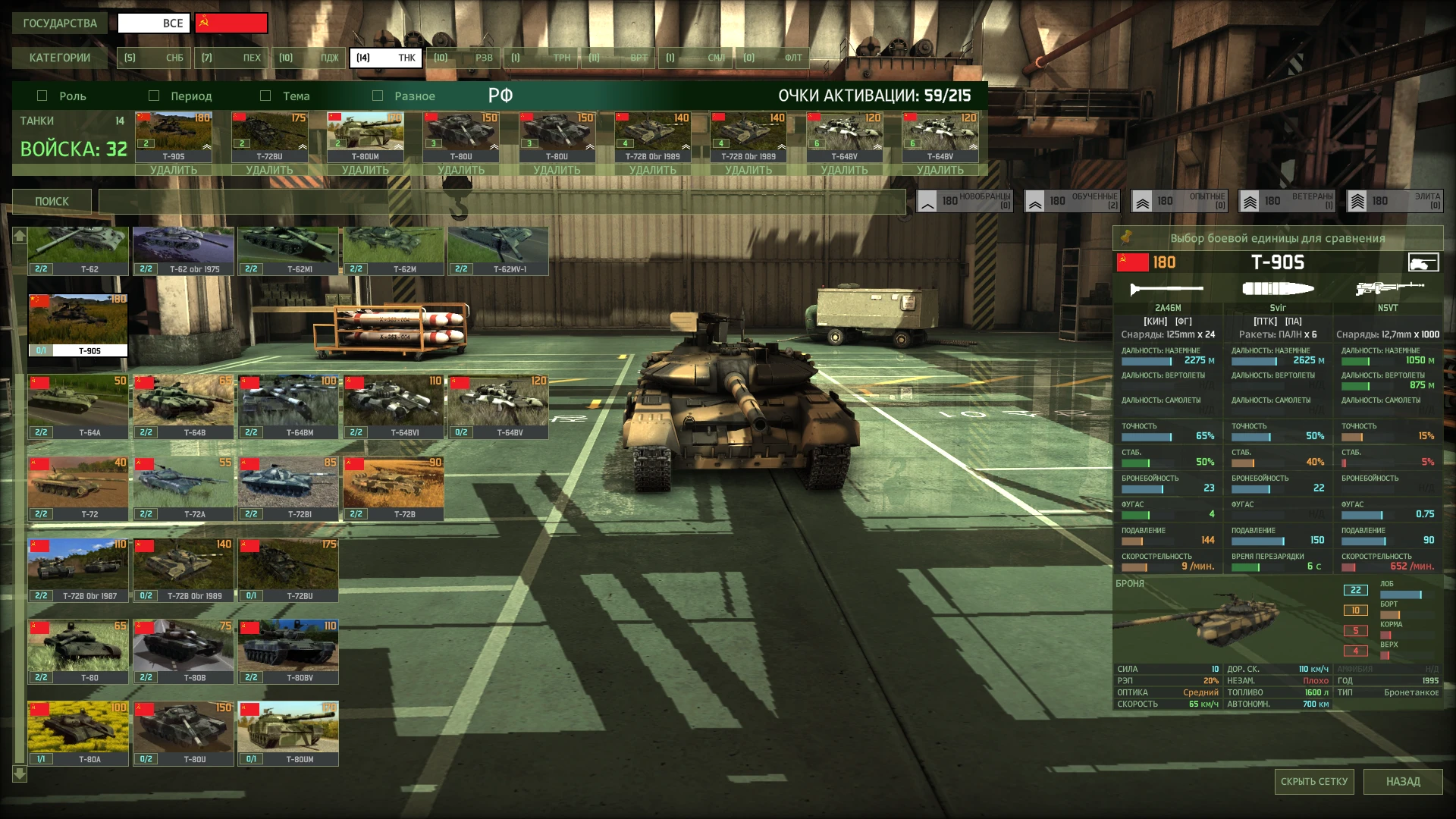
Task: Switch to the ПЕХ category tab
Action: click(231, 57)
